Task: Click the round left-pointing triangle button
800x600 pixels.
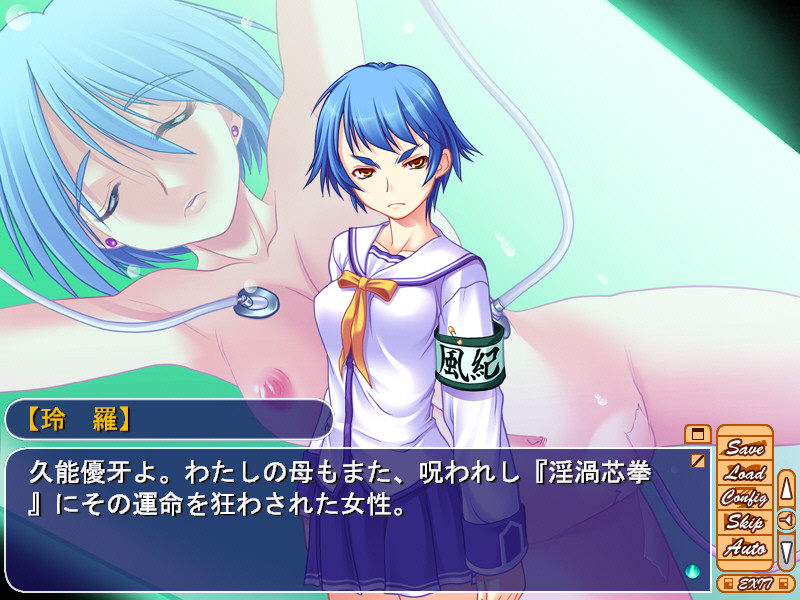Action: 786,519
